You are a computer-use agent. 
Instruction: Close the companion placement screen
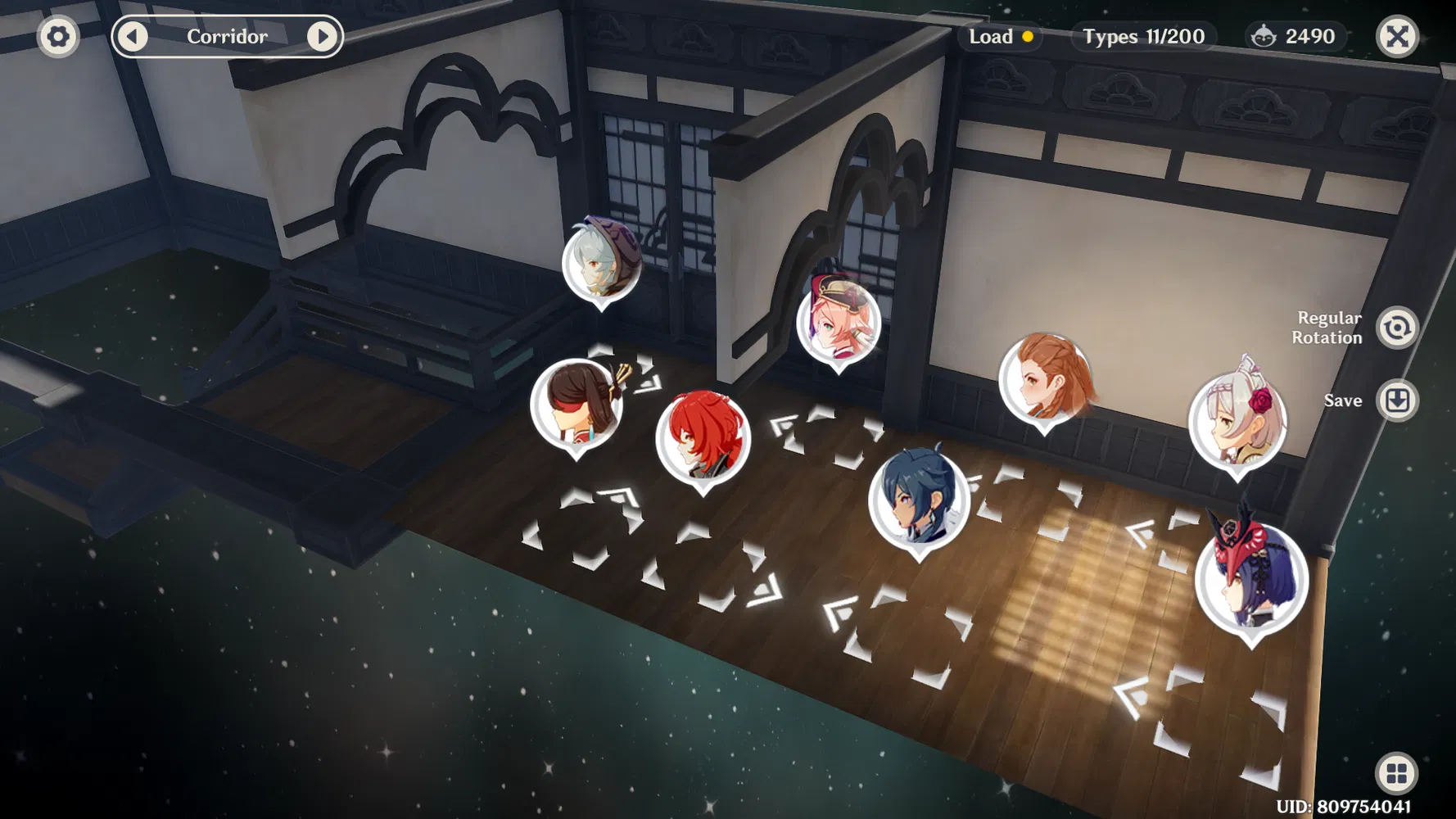(x=1398, y=36)
